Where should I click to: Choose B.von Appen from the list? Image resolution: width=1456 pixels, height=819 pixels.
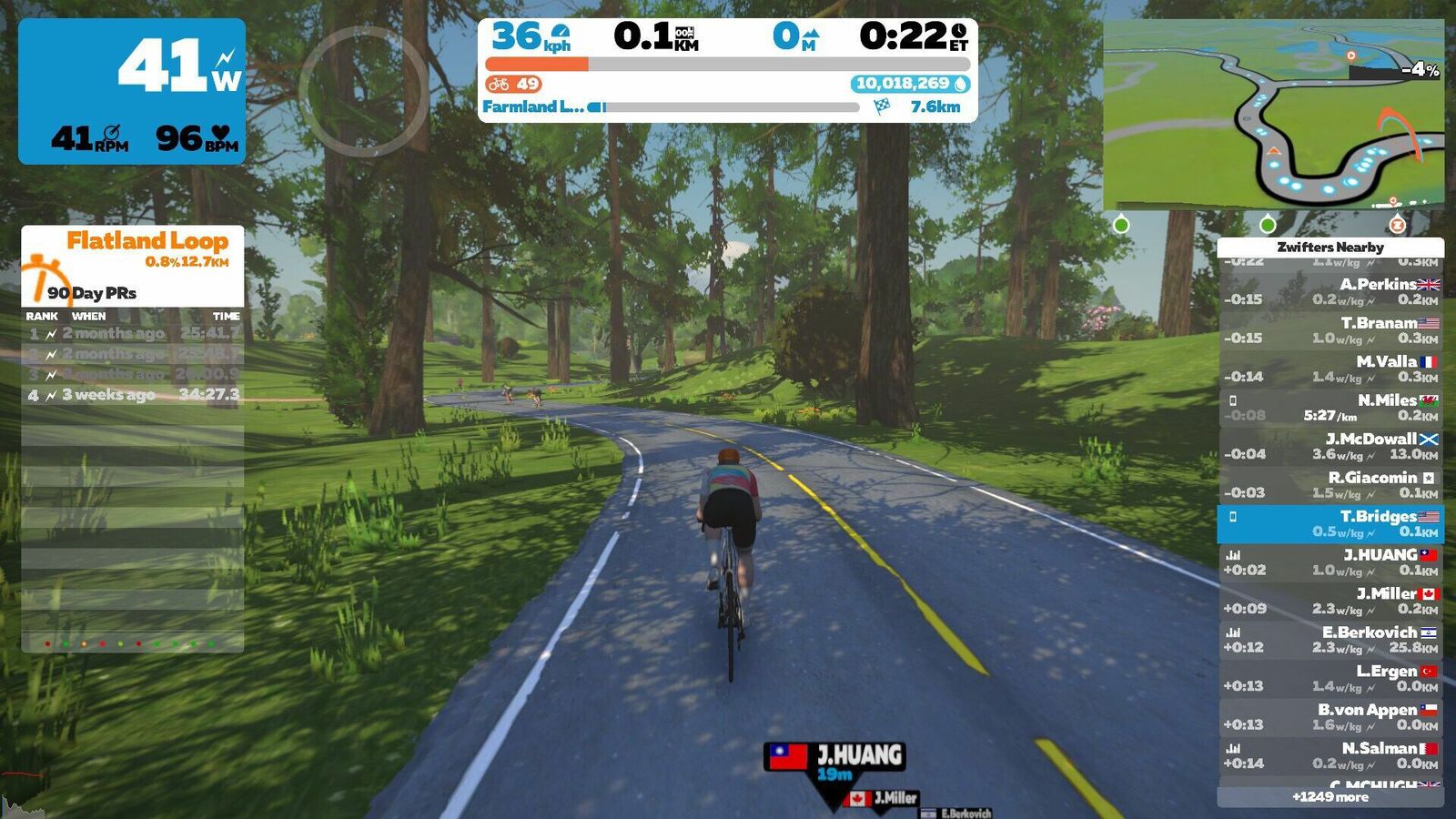pos(1330,717)
